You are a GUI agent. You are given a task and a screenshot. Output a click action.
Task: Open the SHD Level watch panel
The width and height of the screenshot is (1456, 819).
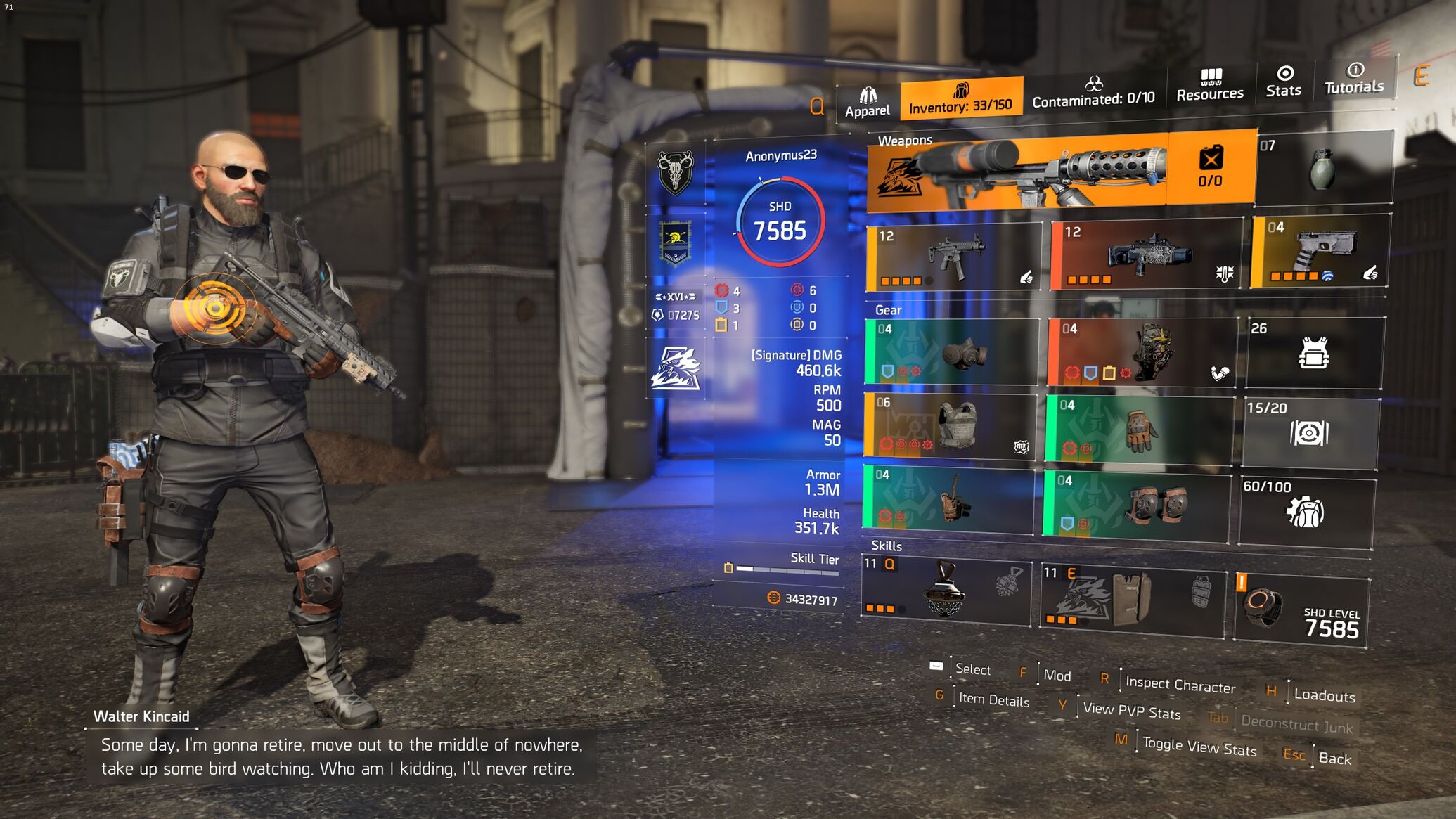(x=1301, y=611)
